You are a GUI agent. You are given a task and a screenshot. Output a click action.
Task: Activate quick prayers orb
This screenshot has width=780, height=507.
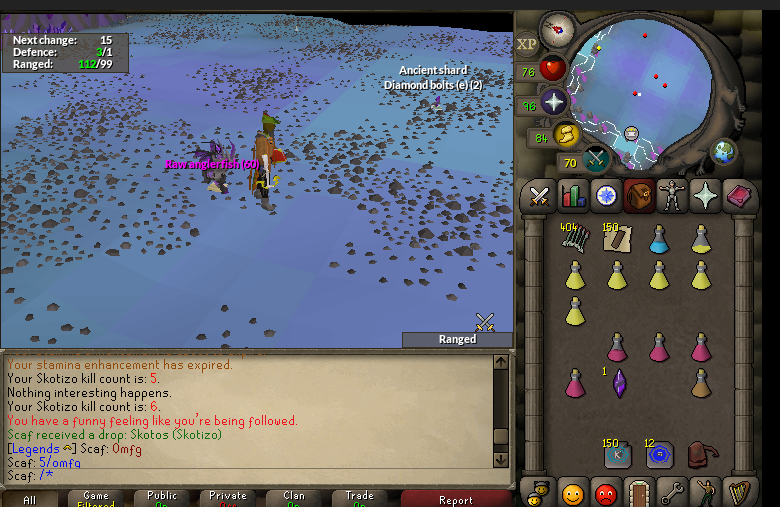[x=554, y=101]
